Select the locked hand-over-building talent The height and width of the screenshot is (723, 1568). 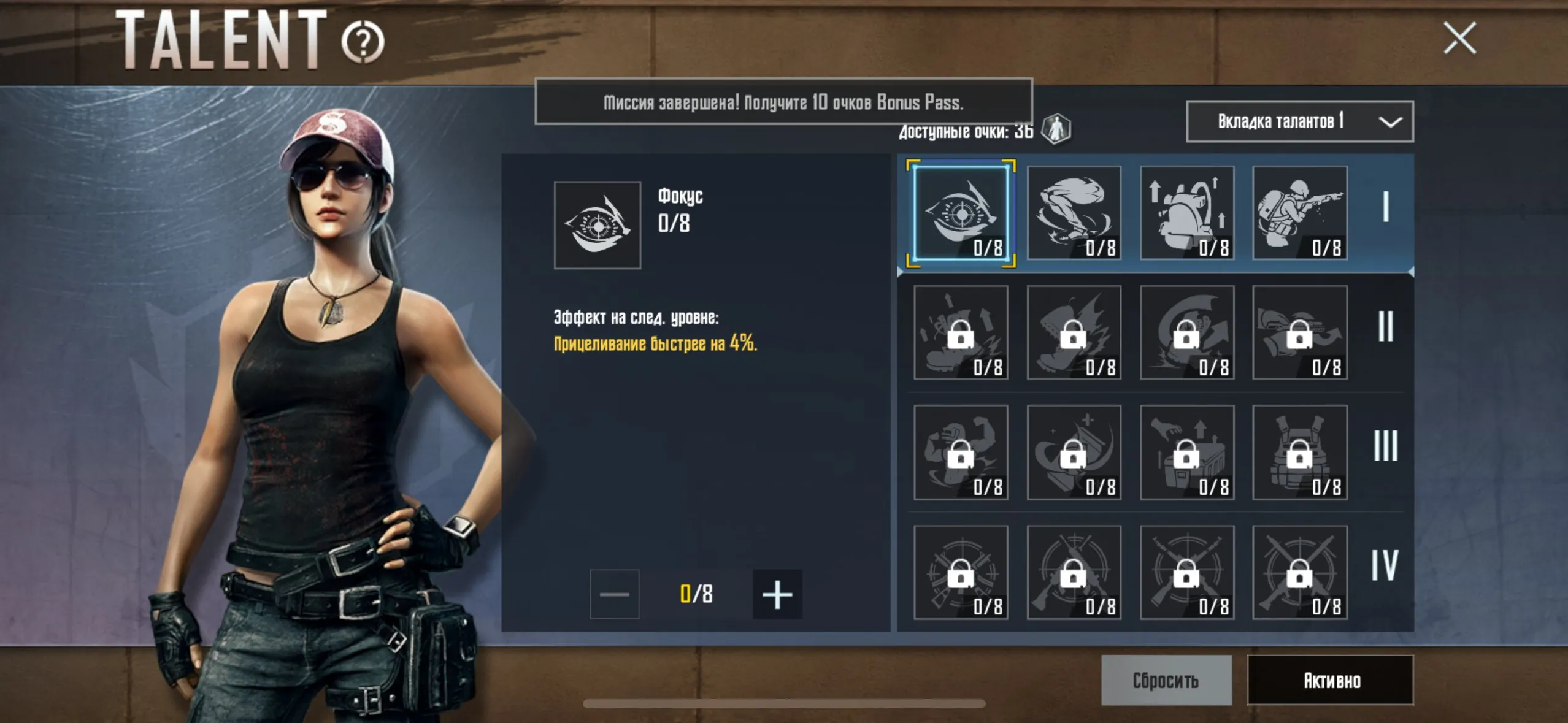coord(1186,453)
